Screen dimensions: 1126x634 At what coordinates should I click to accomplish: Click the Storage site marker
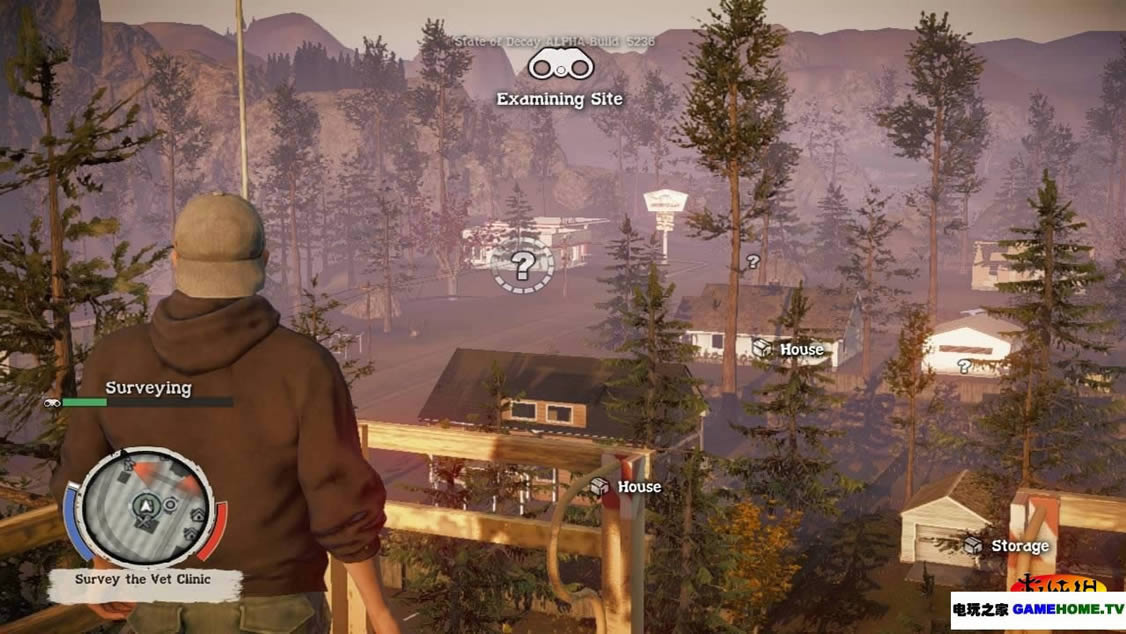(x=1006, y=546)
